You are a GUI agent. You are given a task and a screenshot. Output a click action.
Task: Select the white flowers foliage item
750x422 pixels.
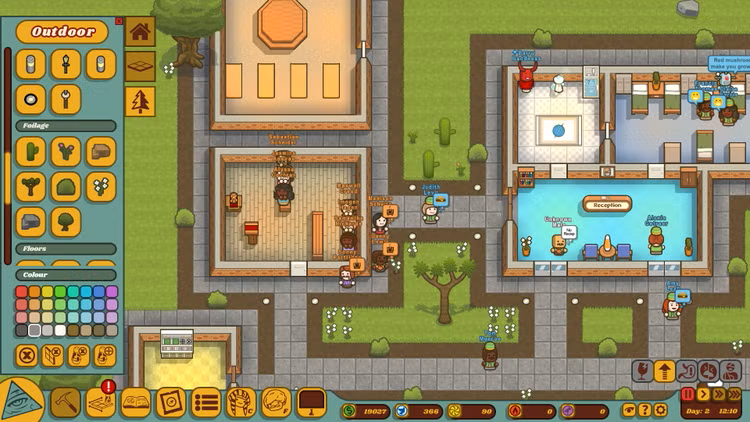[100, 186]
